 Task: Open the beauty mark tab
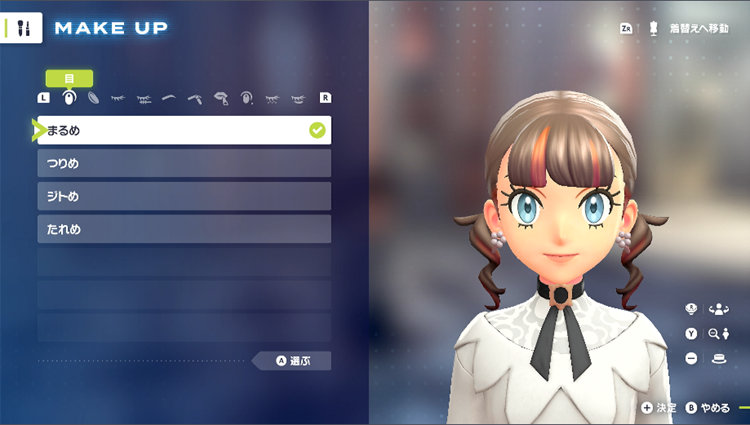(246, 98)
